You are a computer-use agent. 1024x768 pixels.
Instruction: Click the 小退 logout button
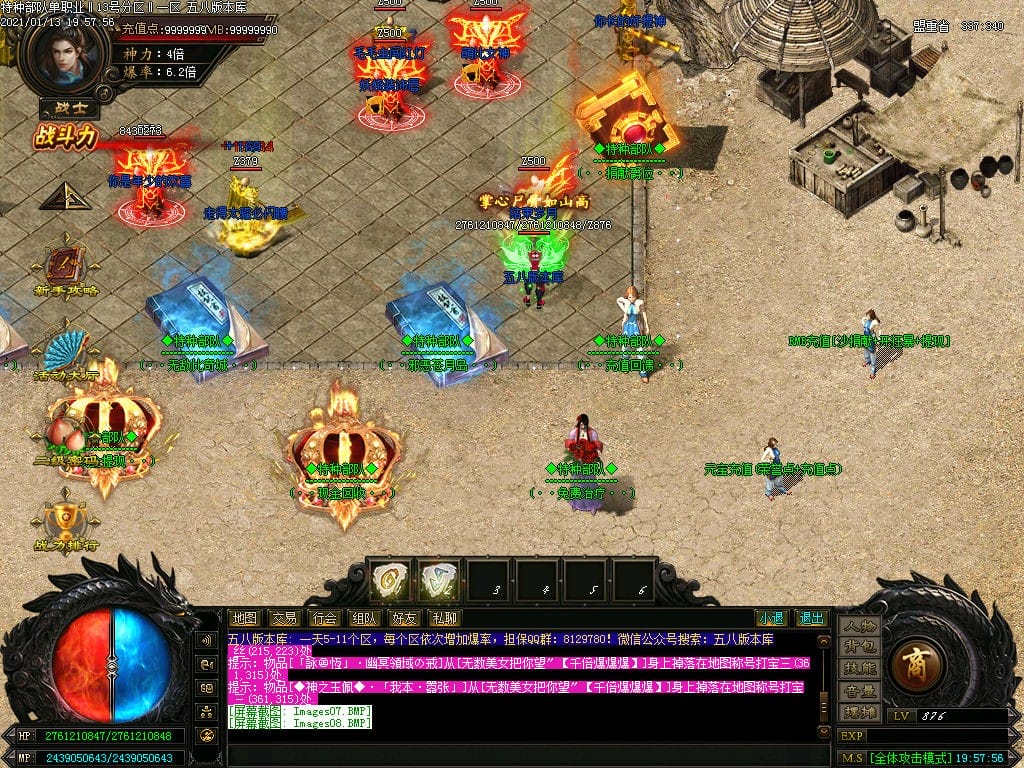pos(770,618)
